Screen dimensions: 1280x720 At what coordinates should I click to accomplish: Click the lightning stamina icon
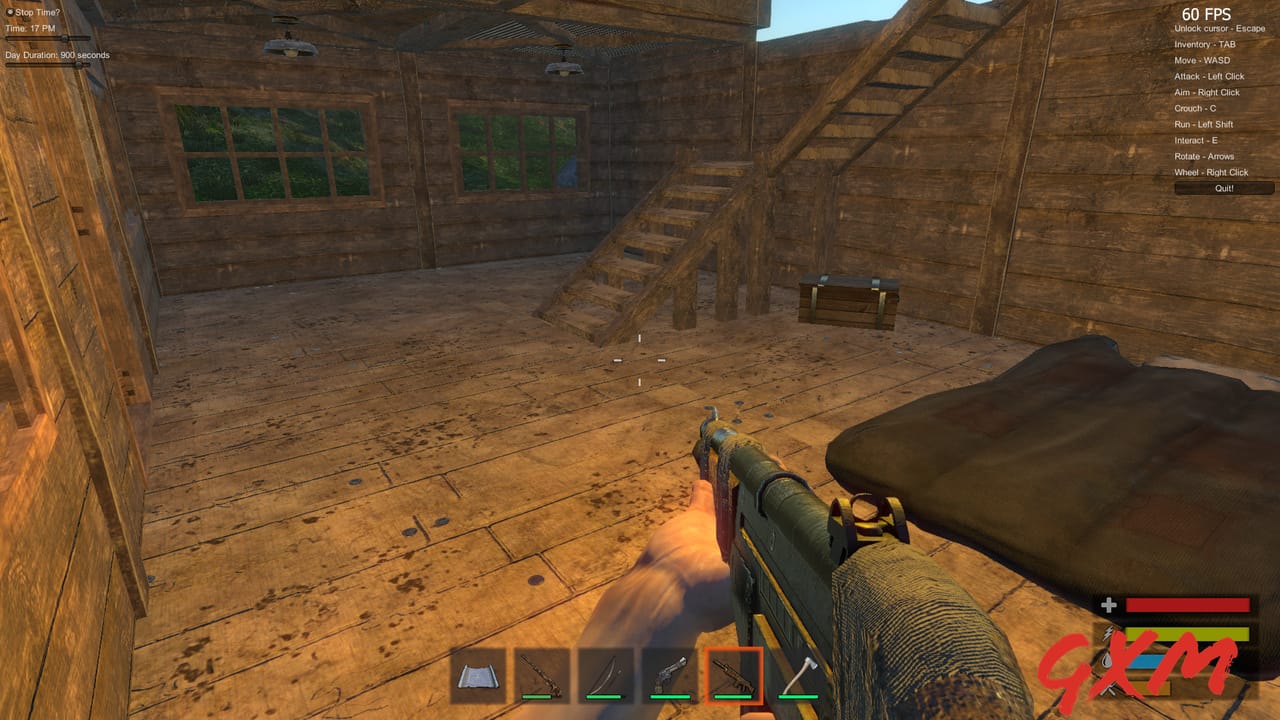1108,633
